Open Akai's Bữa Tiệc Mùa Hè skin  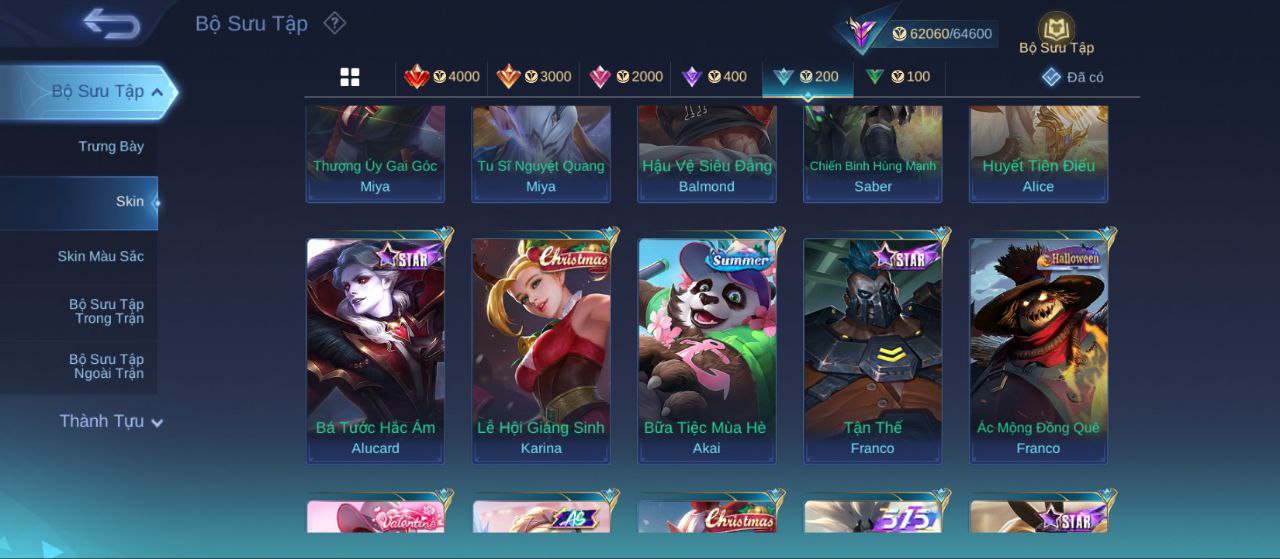[707, 350]
